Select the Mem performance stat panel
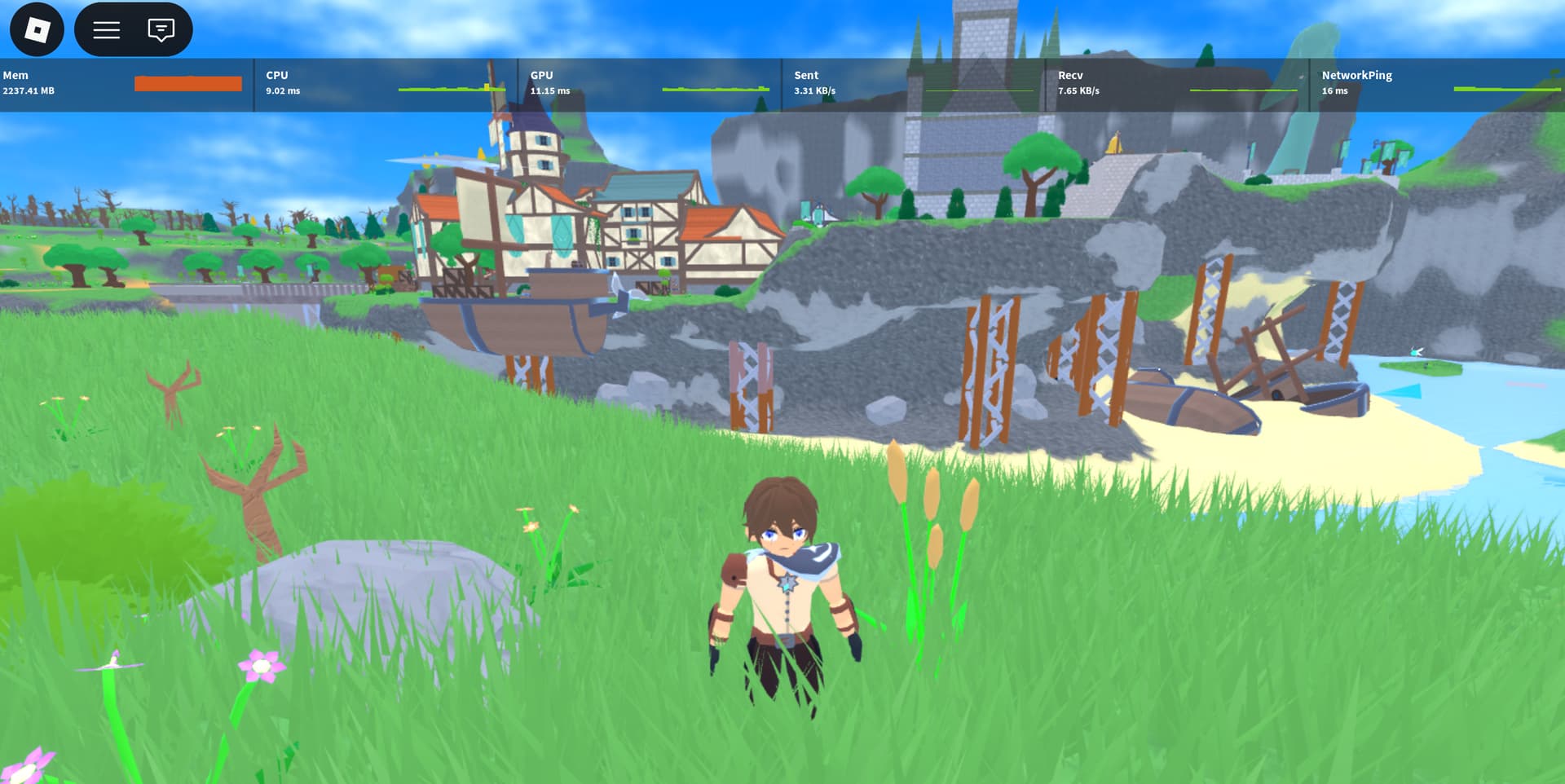Screen dimensions: 1565x784 pos(126,84)
